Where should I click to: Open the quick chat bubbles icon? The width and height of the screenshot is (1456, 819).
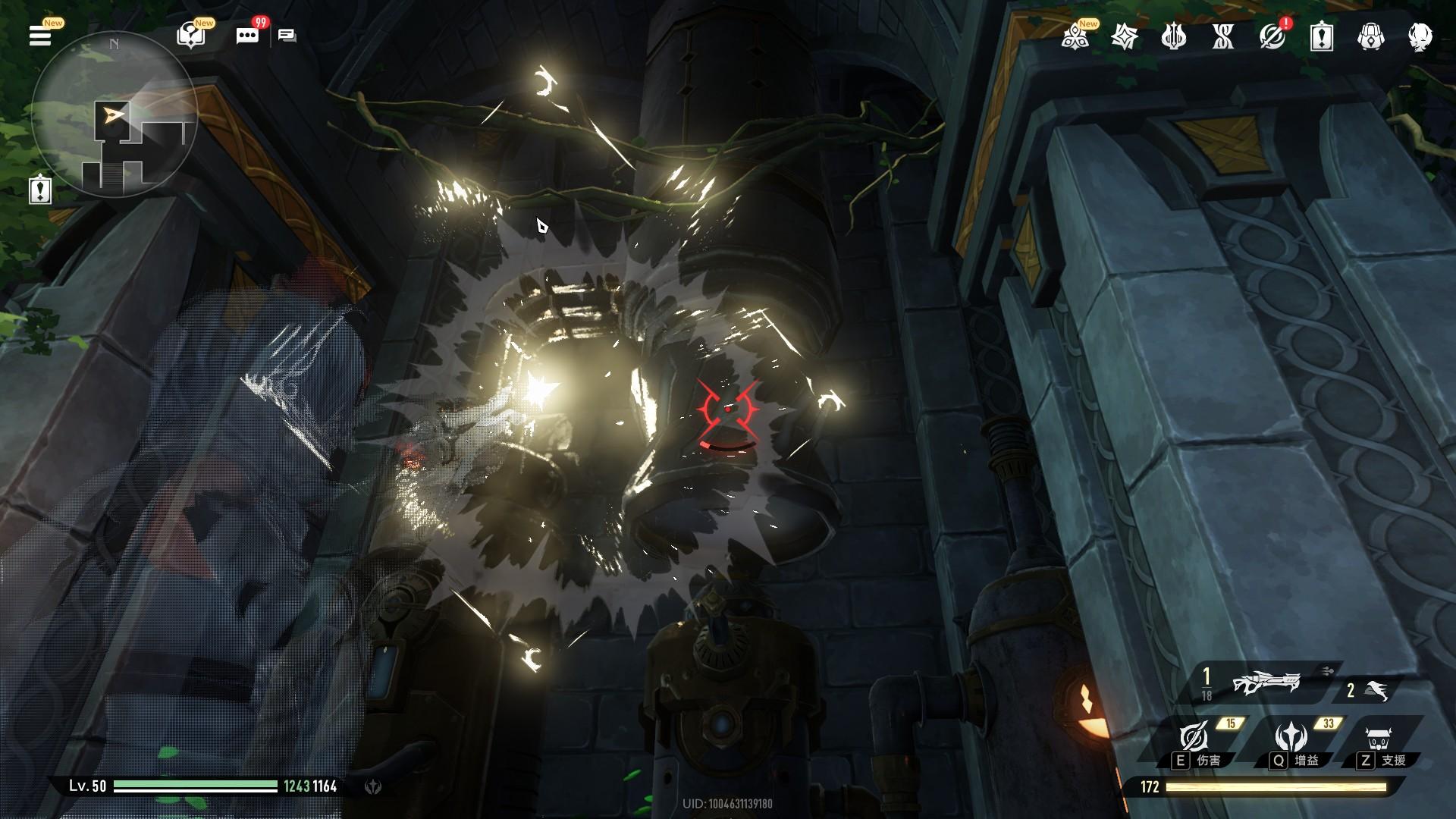tap(287, 36)
